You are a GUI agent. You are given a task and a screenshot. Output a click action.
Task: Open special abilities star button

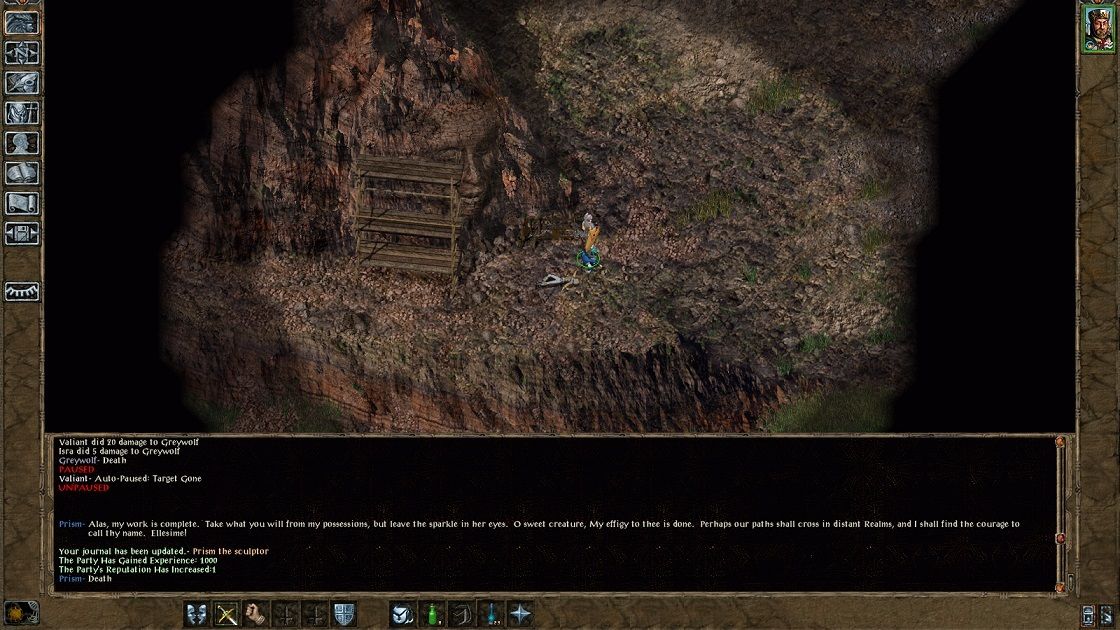(520, 614)
